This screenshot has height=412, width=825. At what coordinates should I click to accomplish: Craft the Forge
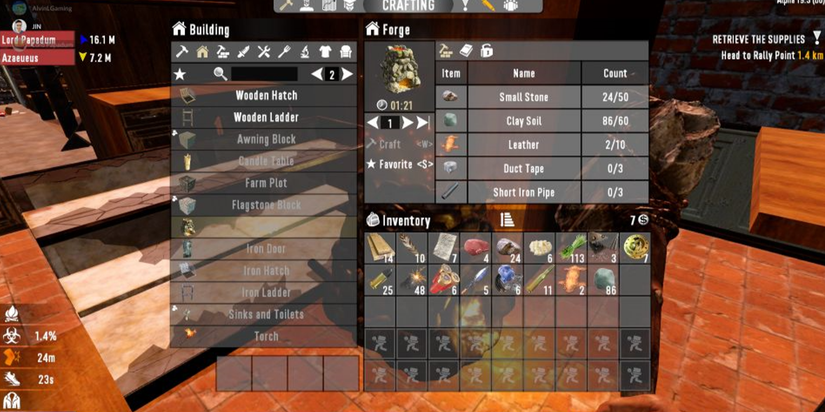point(390,144)
